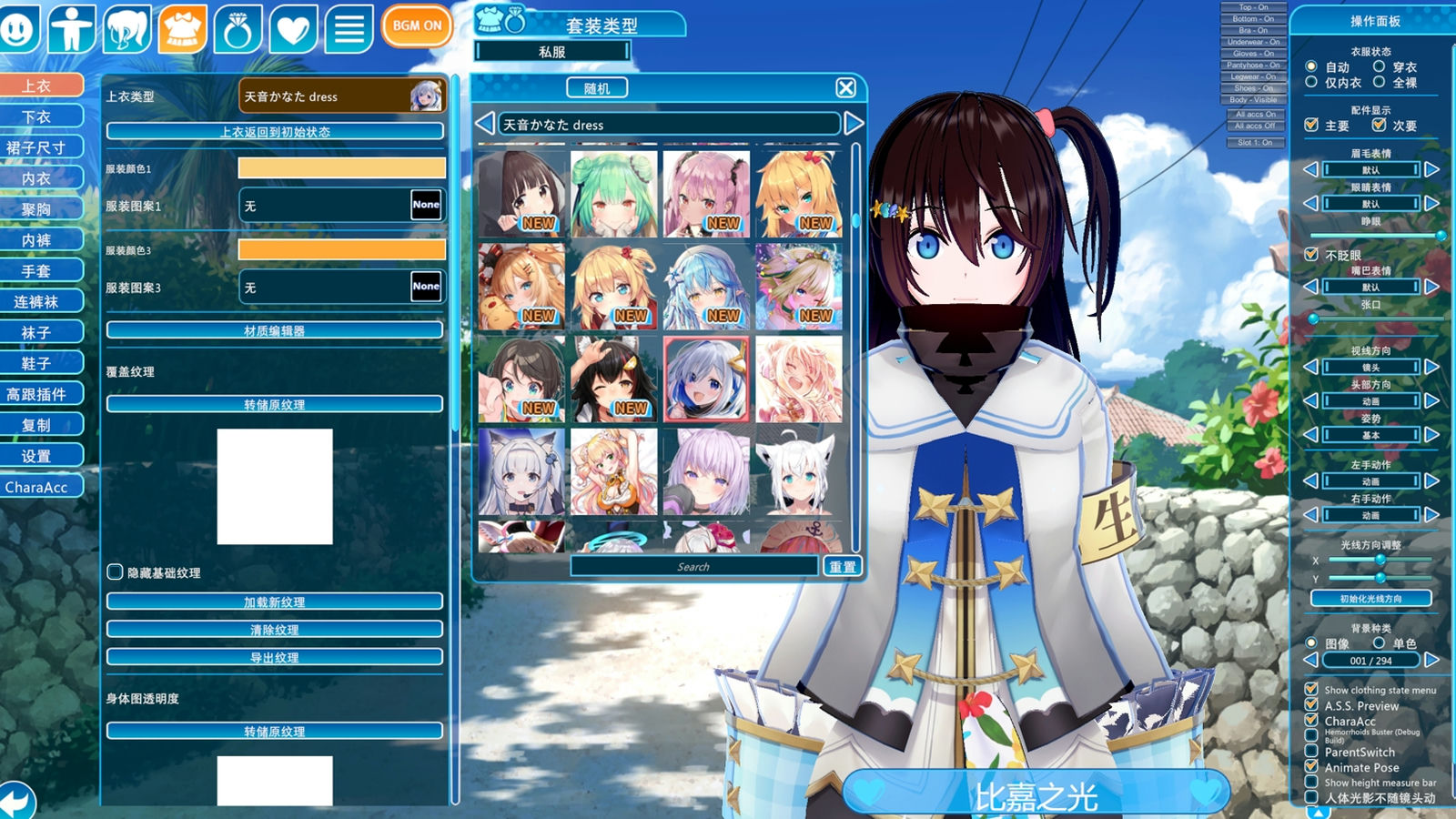
Task: Enable the ParentSwitch checkbox
Action: point(1311,752)
